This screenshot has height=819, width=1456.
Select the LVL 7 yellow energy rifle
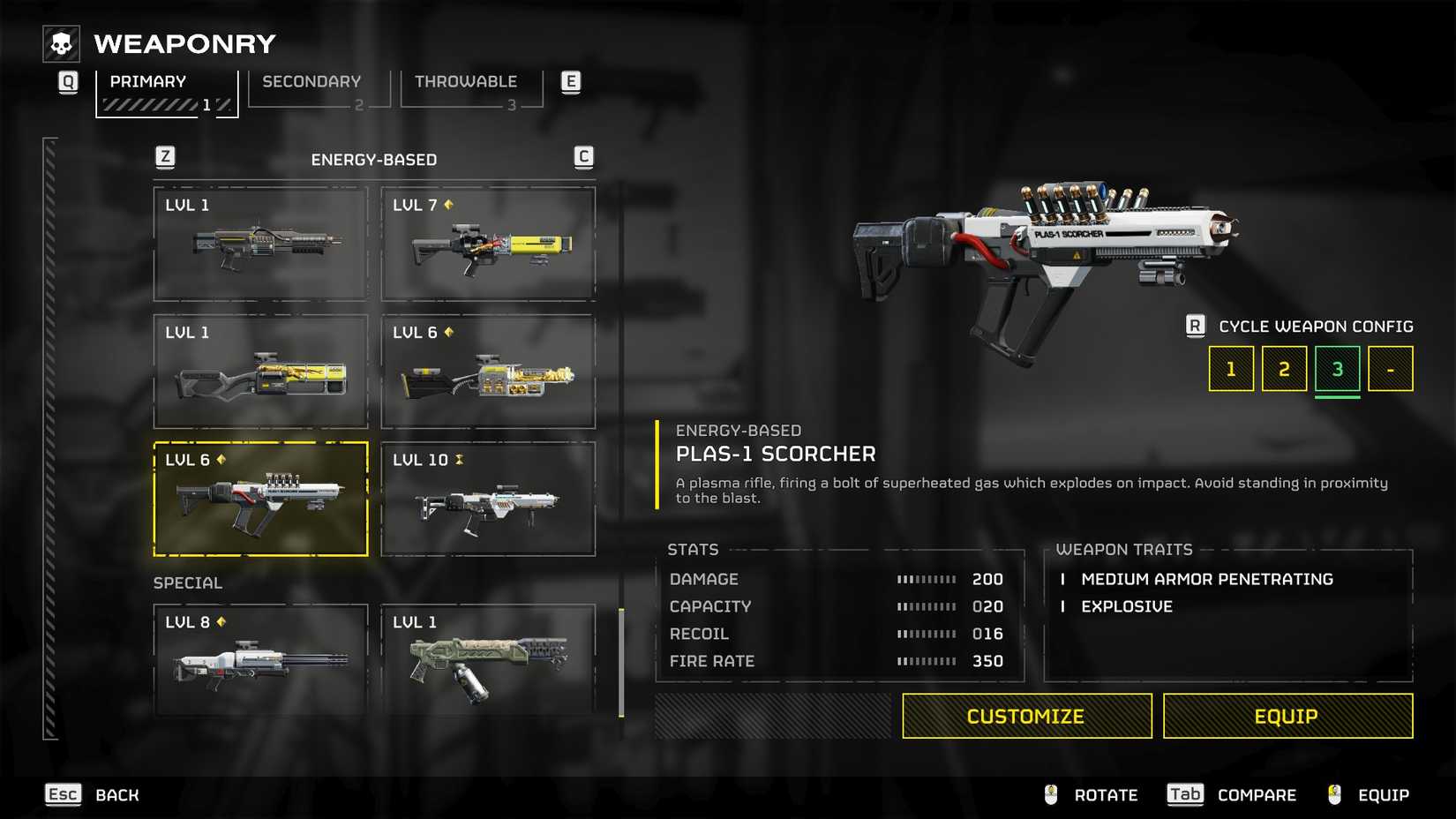pos(488,244)
